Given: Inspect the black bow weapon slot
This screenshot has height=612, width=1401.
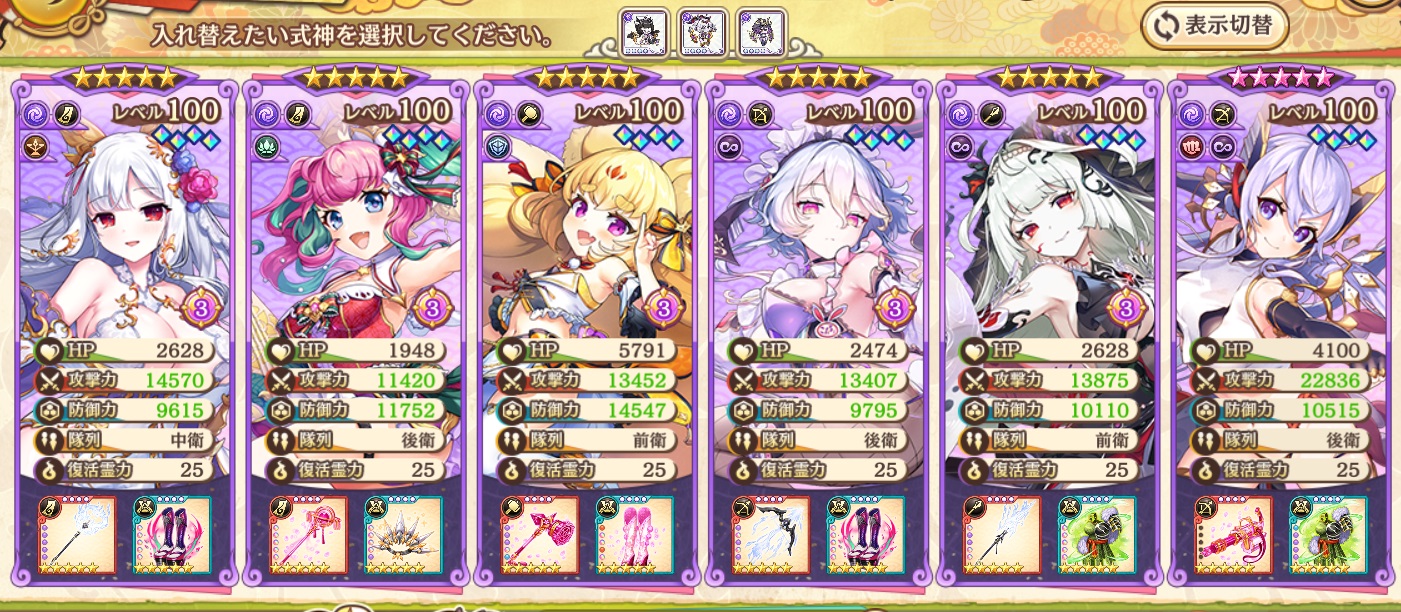Looking at the screenshot, I should click(x=771, y=535).
